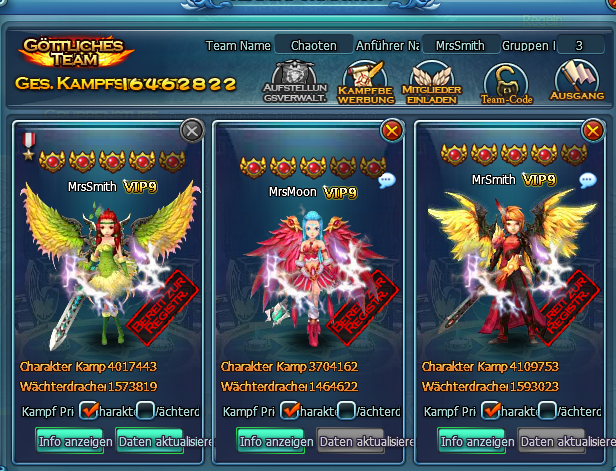This screenshot has width=616, height=471.
Task: Enable Wächterdrache priority for MrSmith
Action: (547, 410)
